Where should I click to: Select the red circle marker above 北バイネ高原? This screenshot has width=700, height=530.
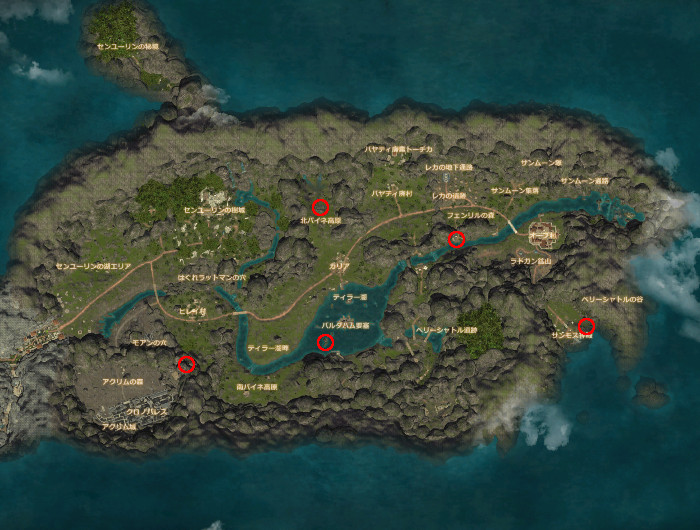(320, 207)
